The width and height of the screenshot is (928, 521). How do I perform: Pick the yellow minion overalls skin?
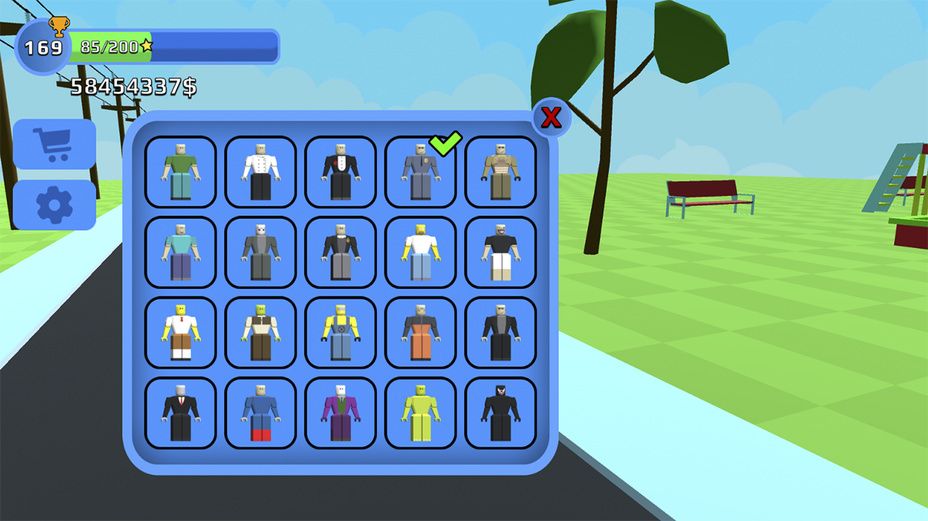(x=341, y=332)
